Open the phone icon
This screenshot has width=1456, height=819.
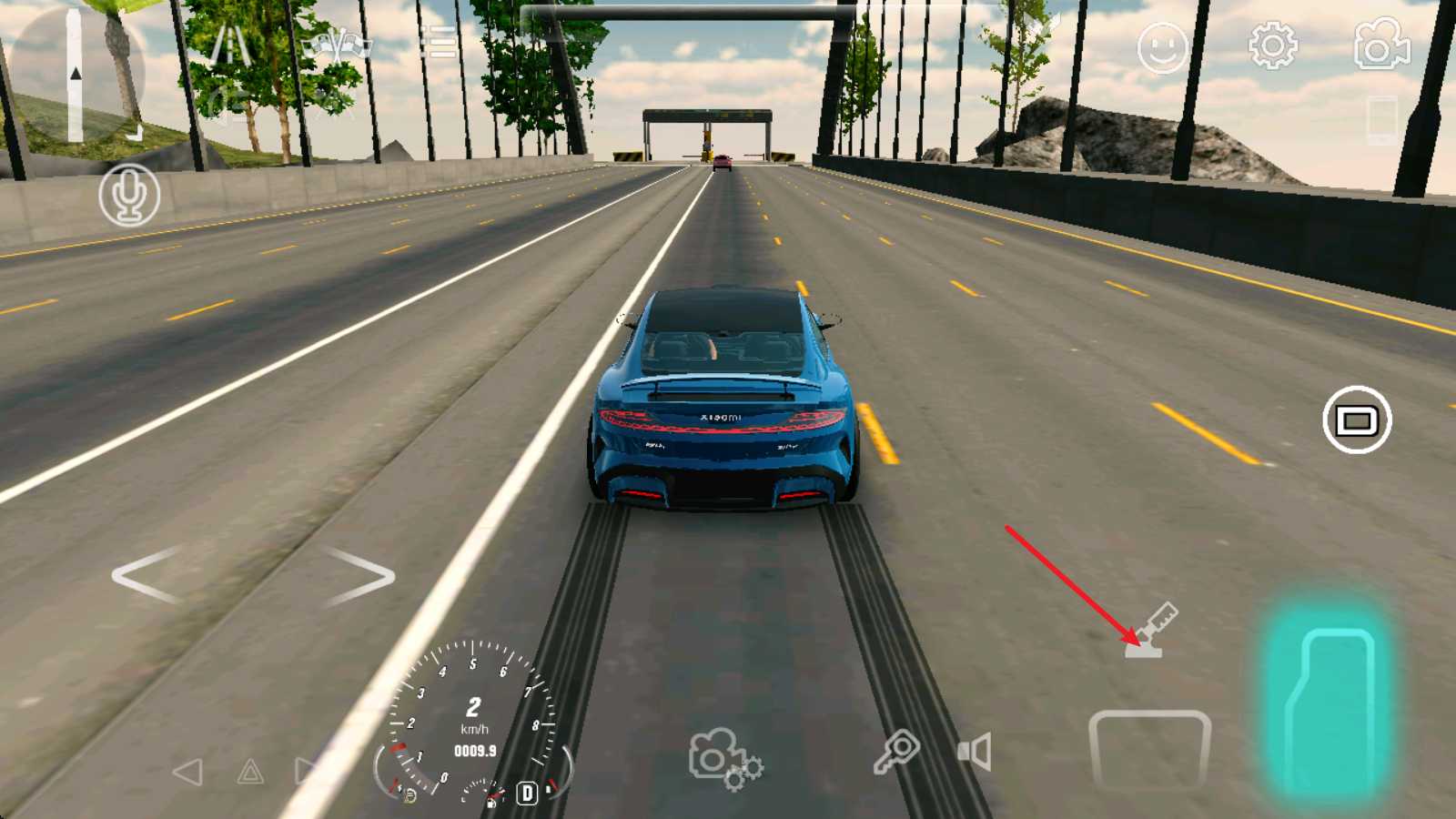[x=1381, y=119]
